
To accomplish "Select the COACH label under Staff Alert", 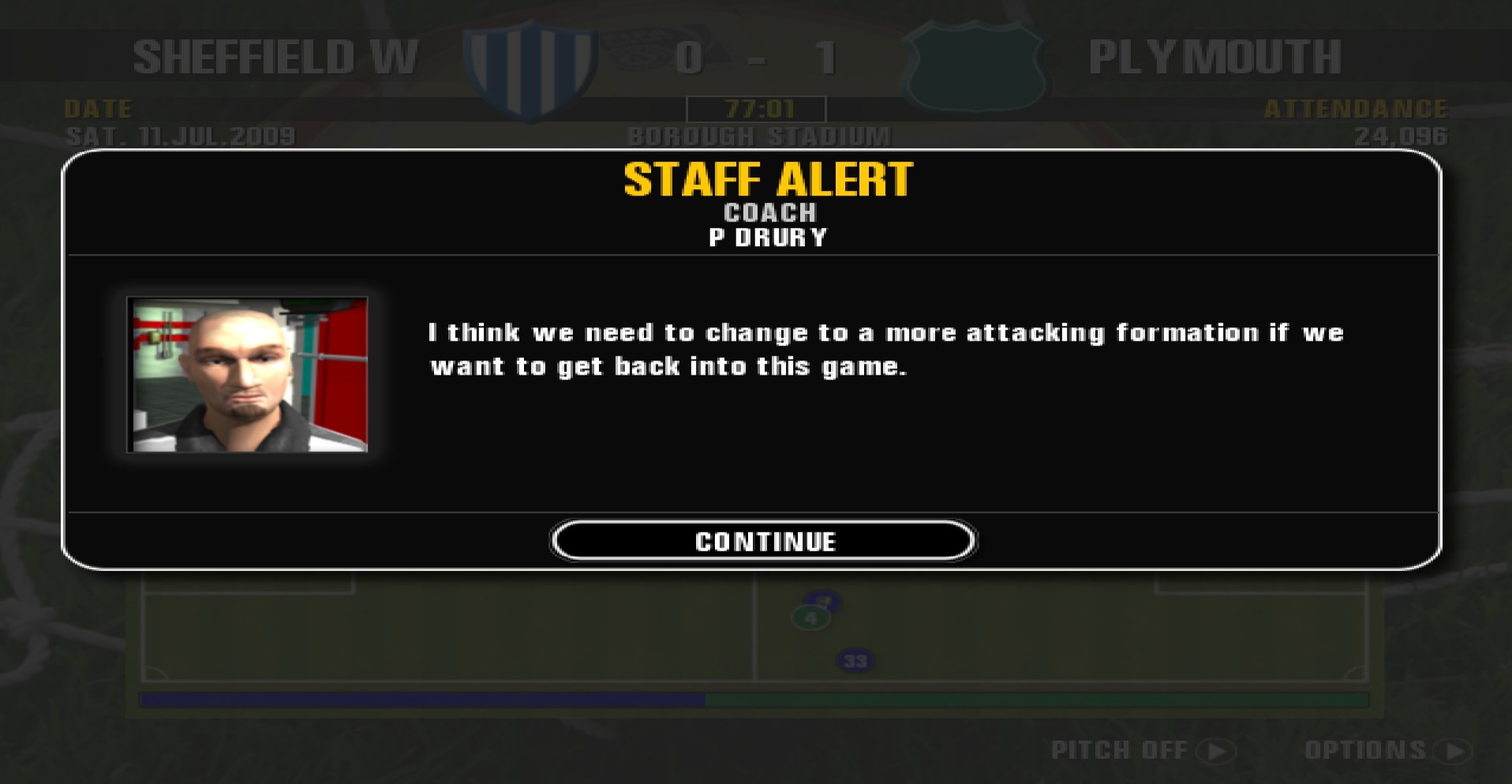I will [769, 212].
